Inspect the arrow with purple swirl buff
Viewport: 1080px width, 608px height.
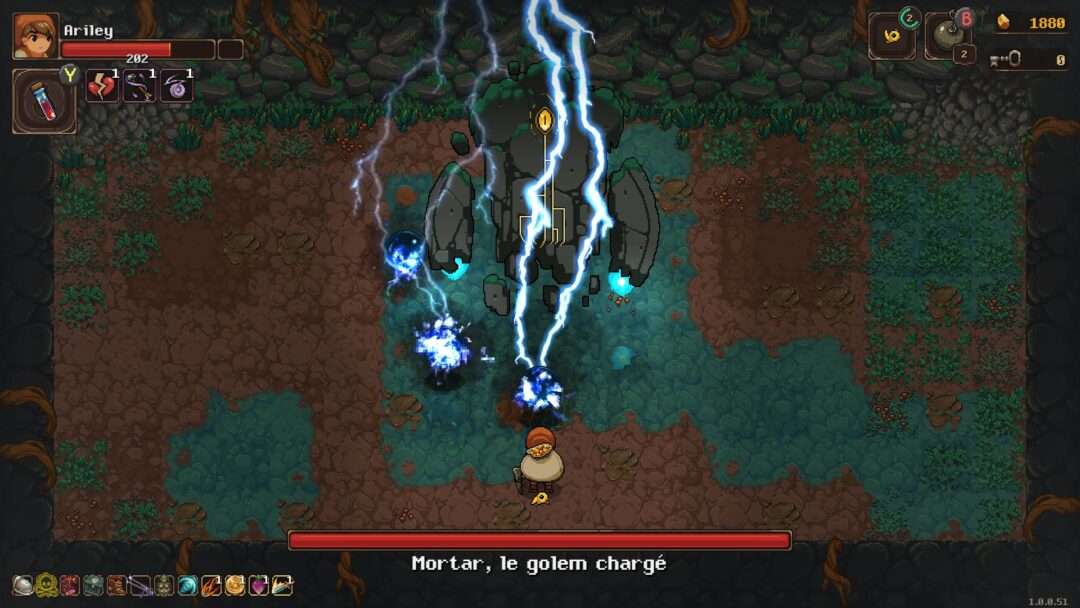click(x=139, y=86)
